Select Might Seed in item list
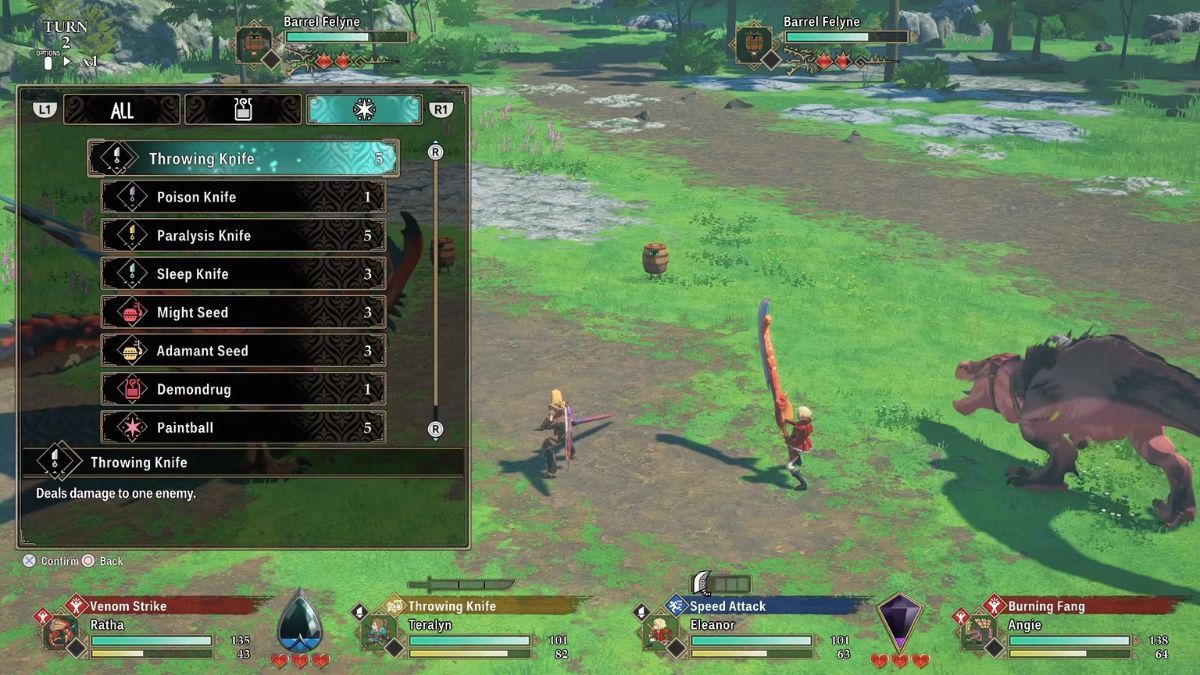This screenshot has width=1200, height=675. click(243, 313)
